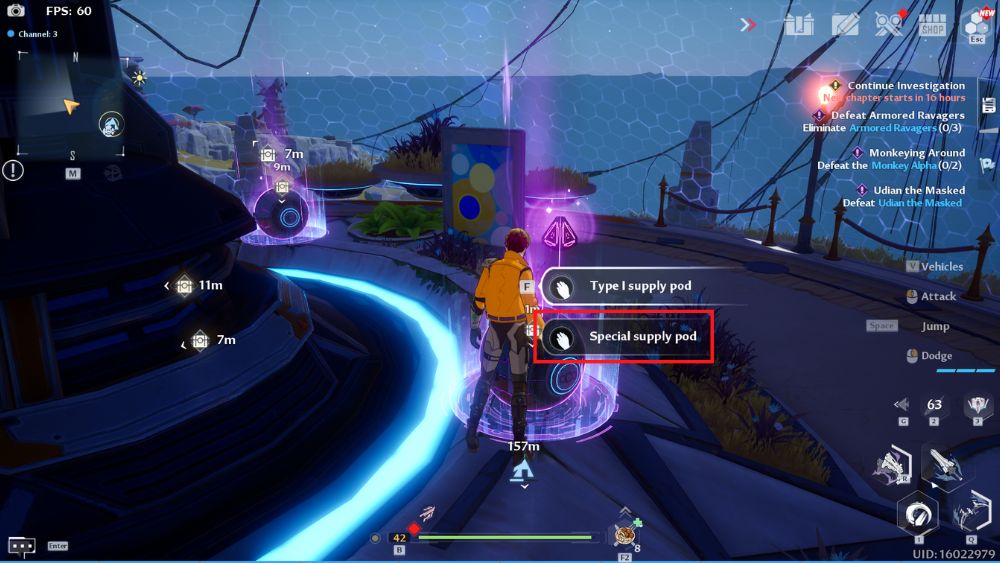Click the exclamation alert icon below the minimap
Viewport: 1000px width, 563px height.
pyautogui.click(x=12, y=171)
